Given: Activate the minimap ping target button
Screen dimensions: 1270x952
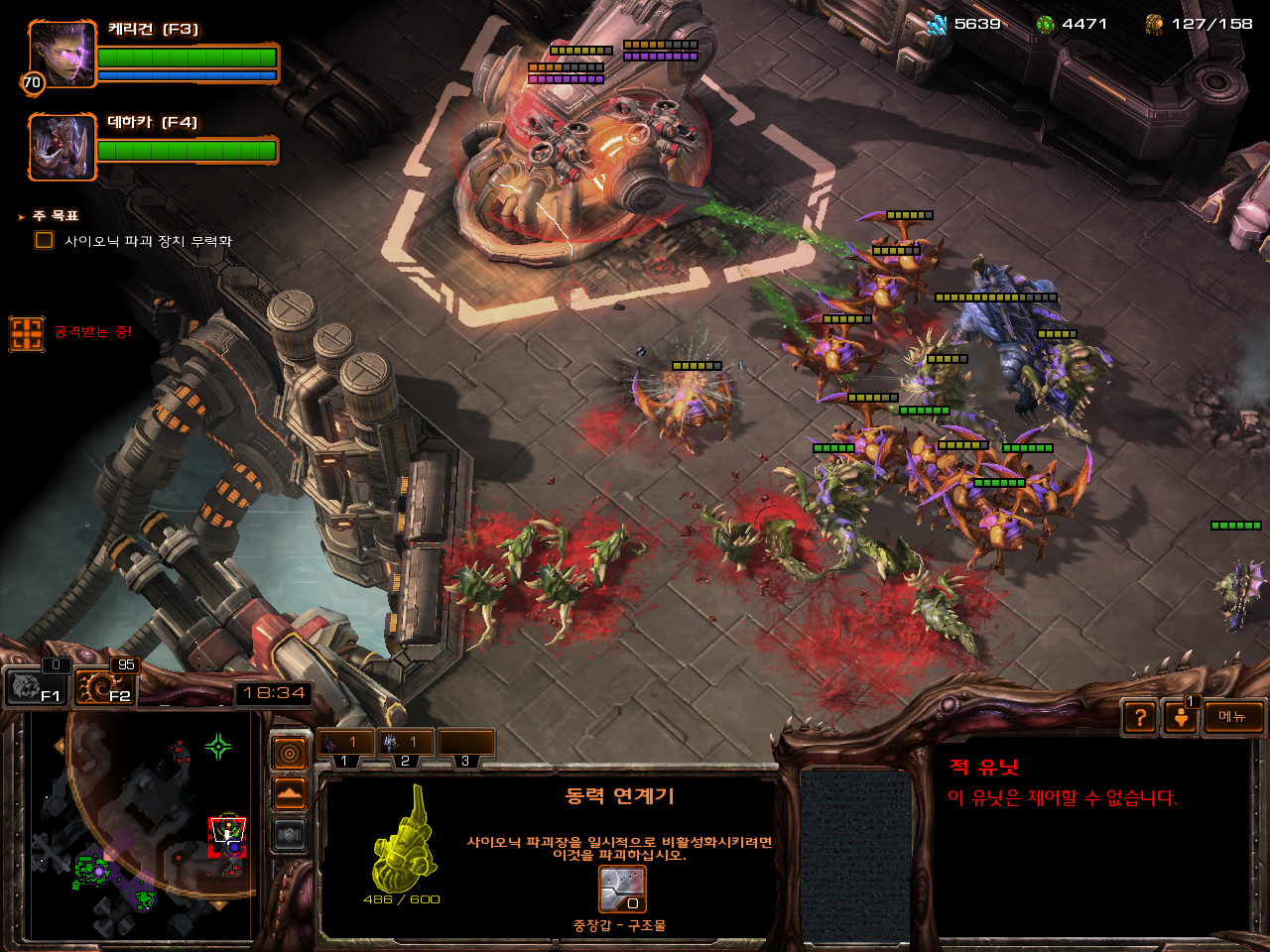Looking at the screenshot, I should click(289, 755).
